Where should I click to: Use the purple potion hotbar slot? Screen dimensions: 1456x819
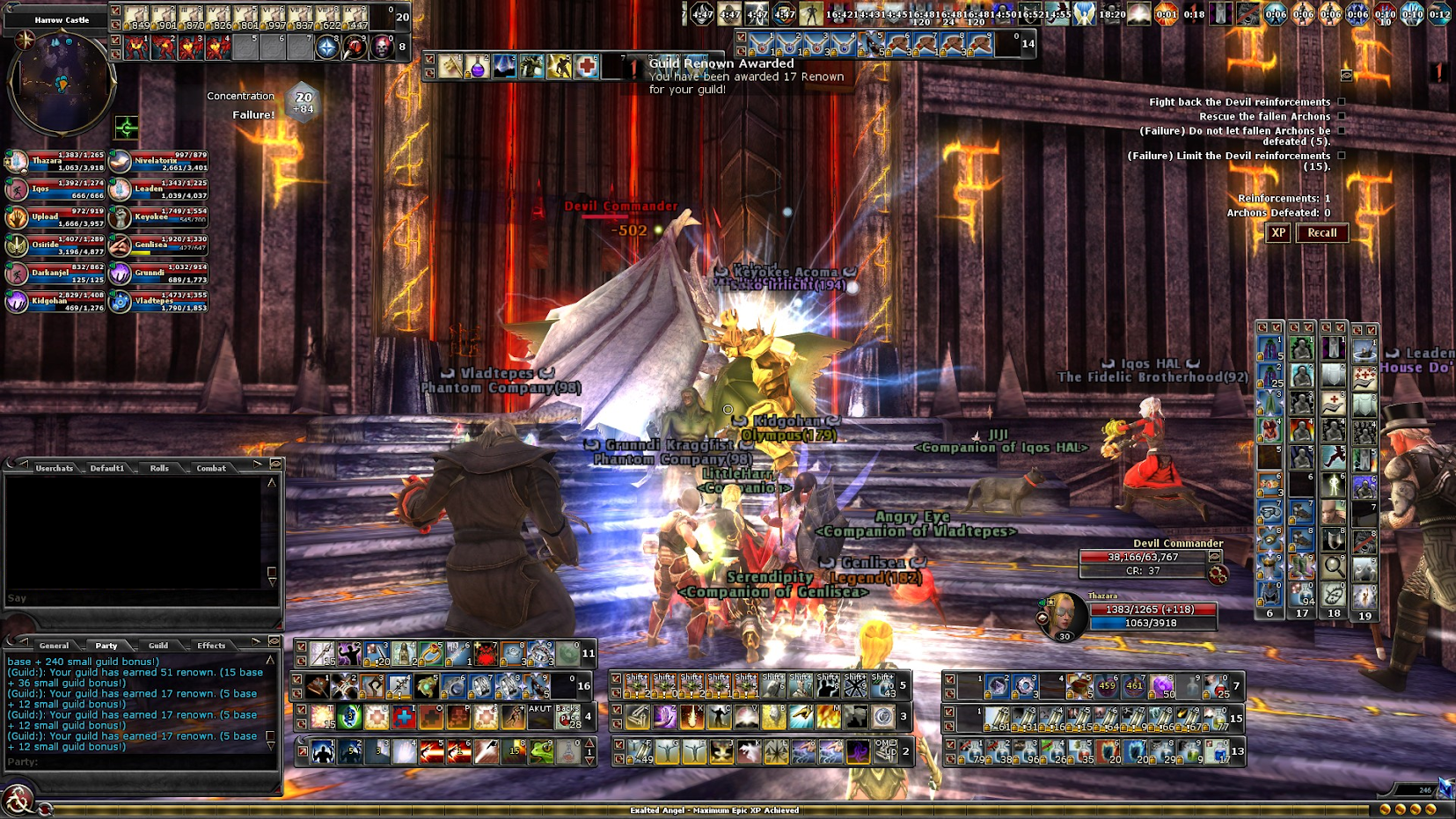pos(478,67)
